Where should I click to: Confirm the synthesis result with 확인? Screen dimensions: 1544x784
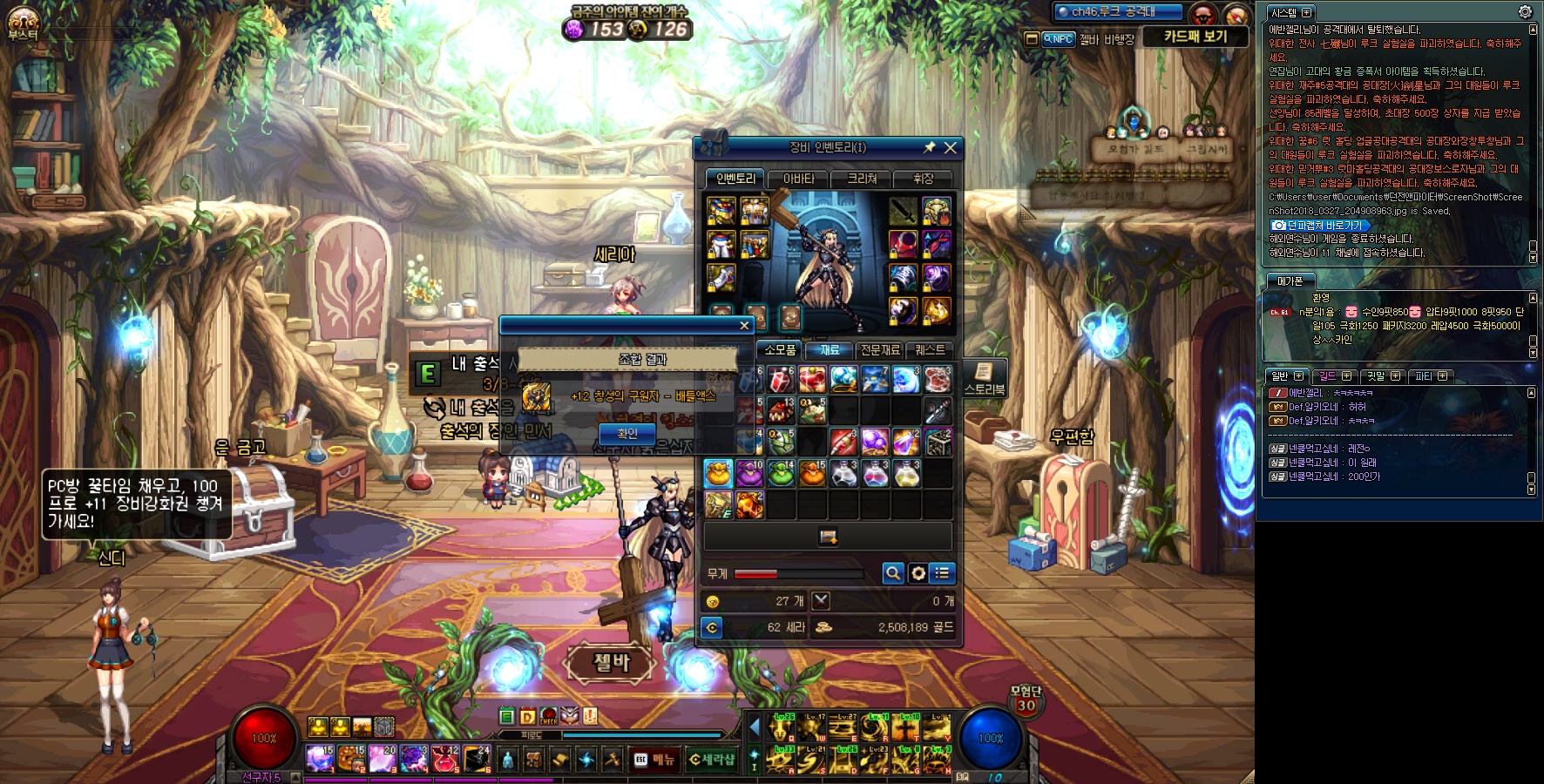[627, 433]
